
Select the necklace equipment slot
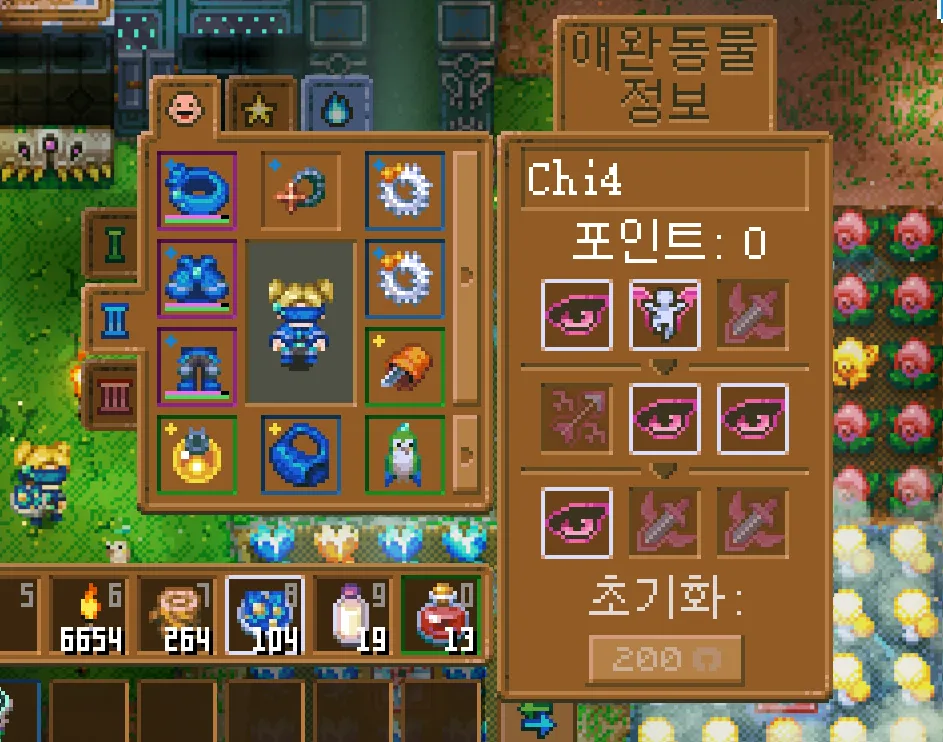click(x=301, y=188)
